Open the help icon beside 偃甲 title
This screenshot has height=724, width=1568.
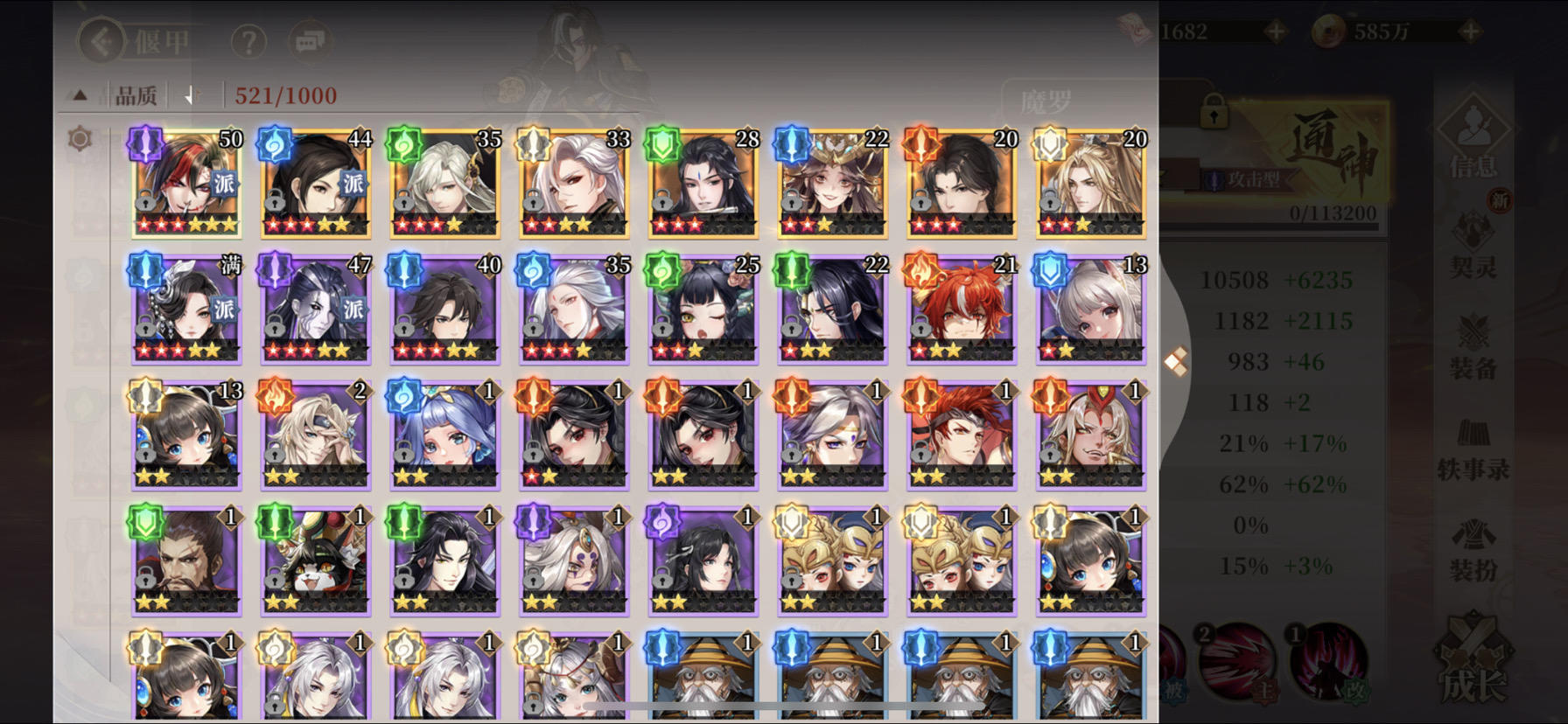point(248,42)
